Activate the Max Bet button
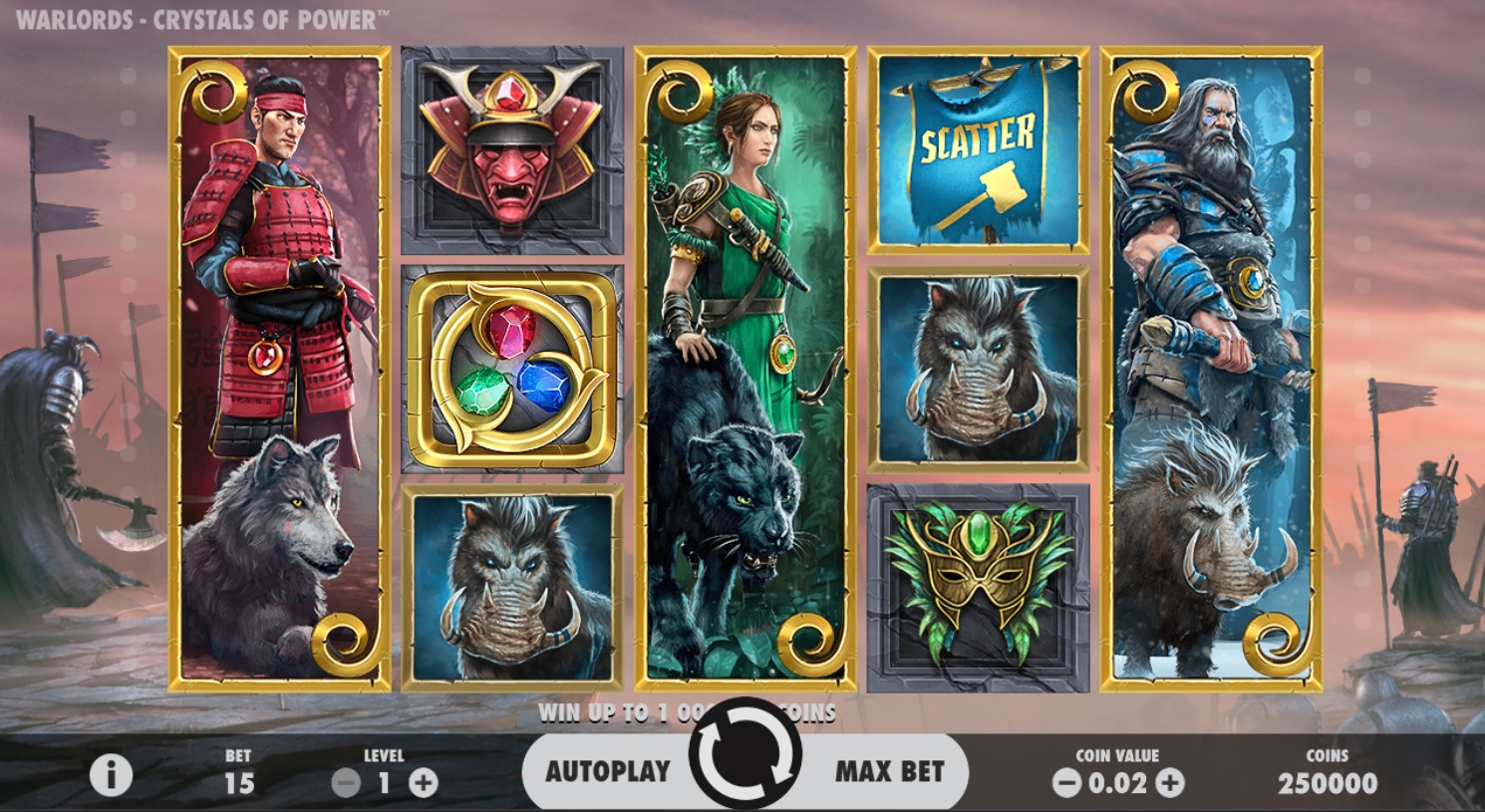The width and height of the screenshot is (1485, 812). 889,771
